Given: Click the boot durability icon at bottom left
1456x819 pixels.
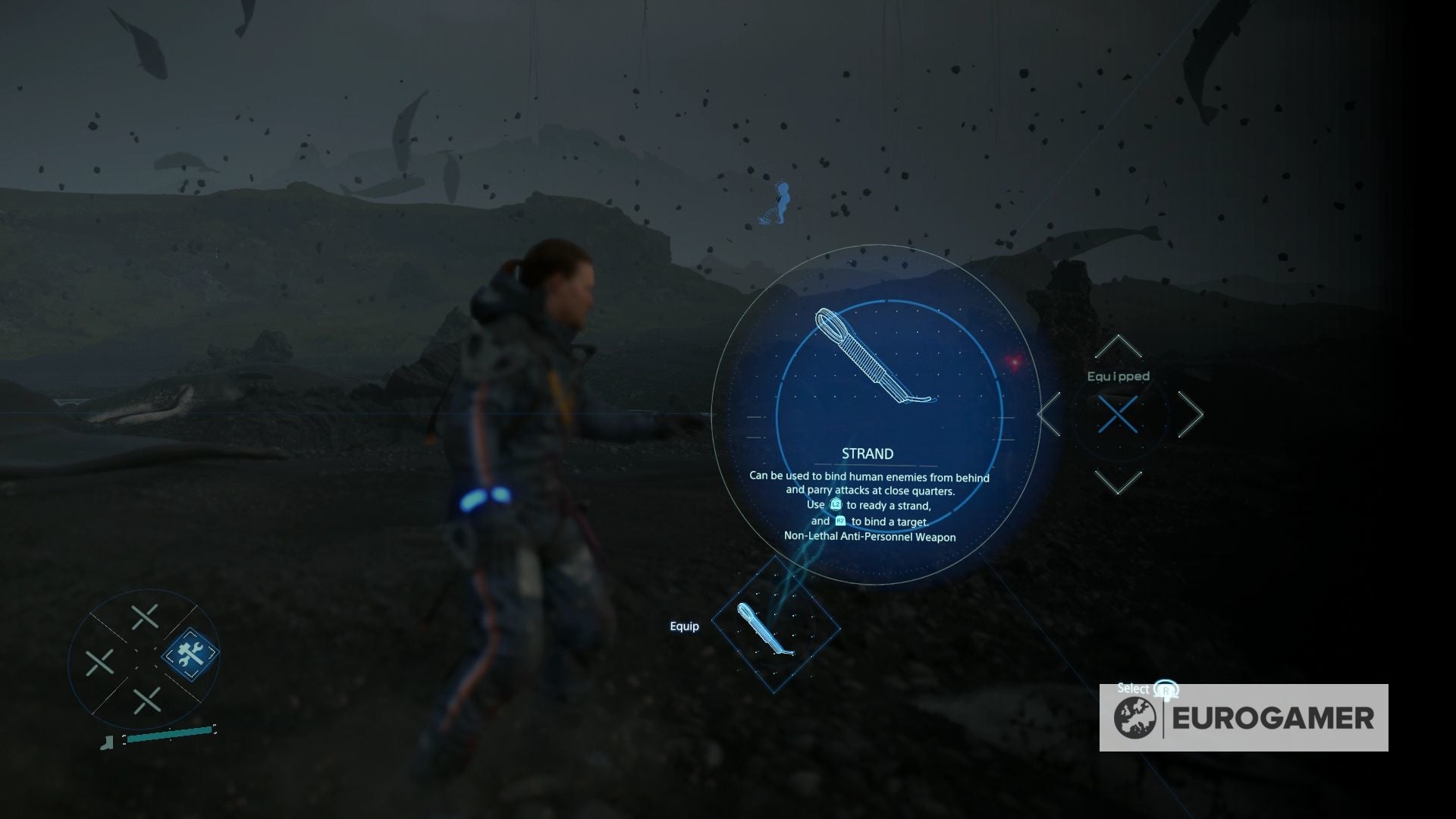Looking at the screenshot, I should click(x=108, y=743).
